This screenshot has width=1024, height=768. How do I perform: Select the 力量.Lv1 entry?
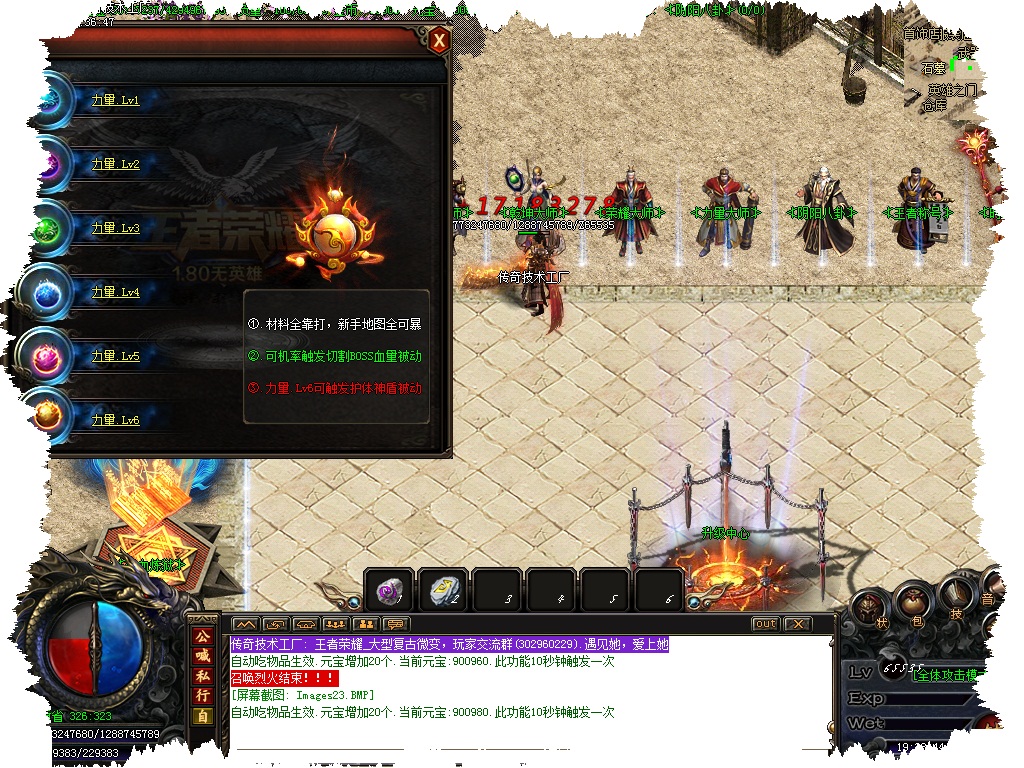coord(115,101)
